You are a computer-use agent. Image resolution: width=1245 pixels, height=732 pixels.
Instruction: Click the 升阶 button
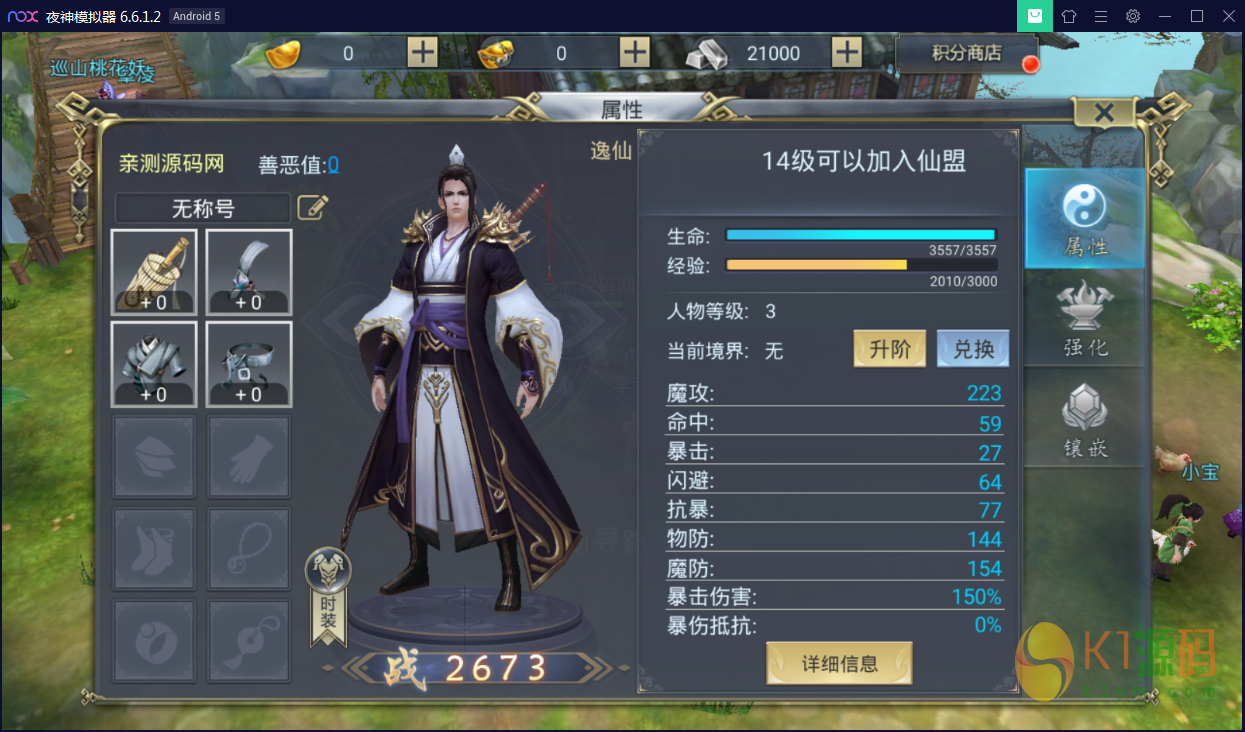pos(889,349)
